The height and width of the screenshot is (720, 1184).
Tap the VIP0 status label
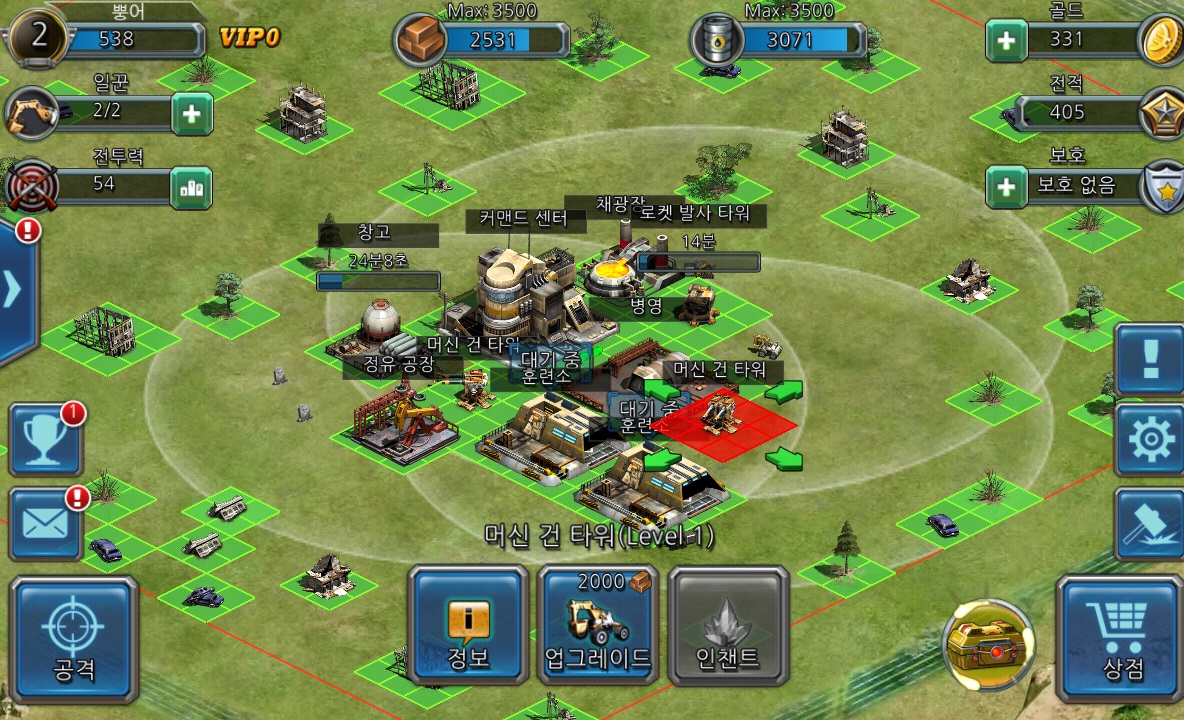pyautogui.click(x=249, y=39)
